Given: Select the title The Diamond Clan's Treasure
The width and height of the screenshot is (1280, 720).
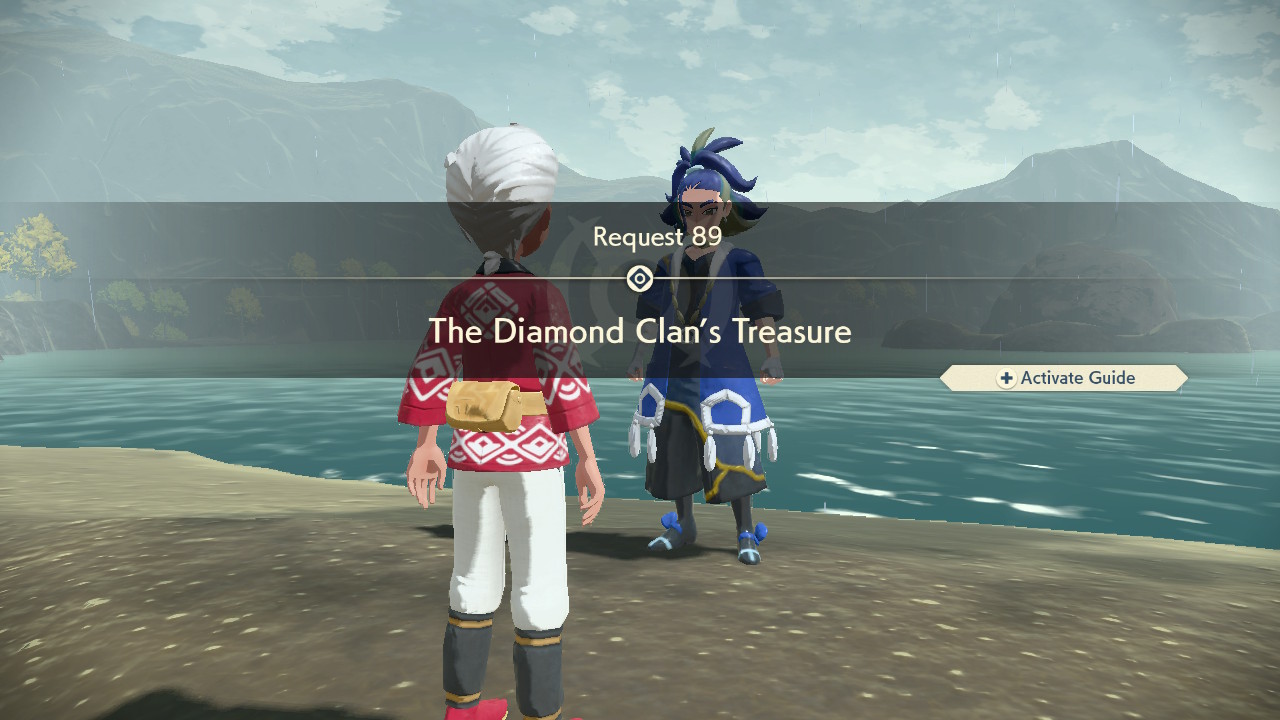Looking at the screenshot, I should pyautogui.click(x=640, y=332).
